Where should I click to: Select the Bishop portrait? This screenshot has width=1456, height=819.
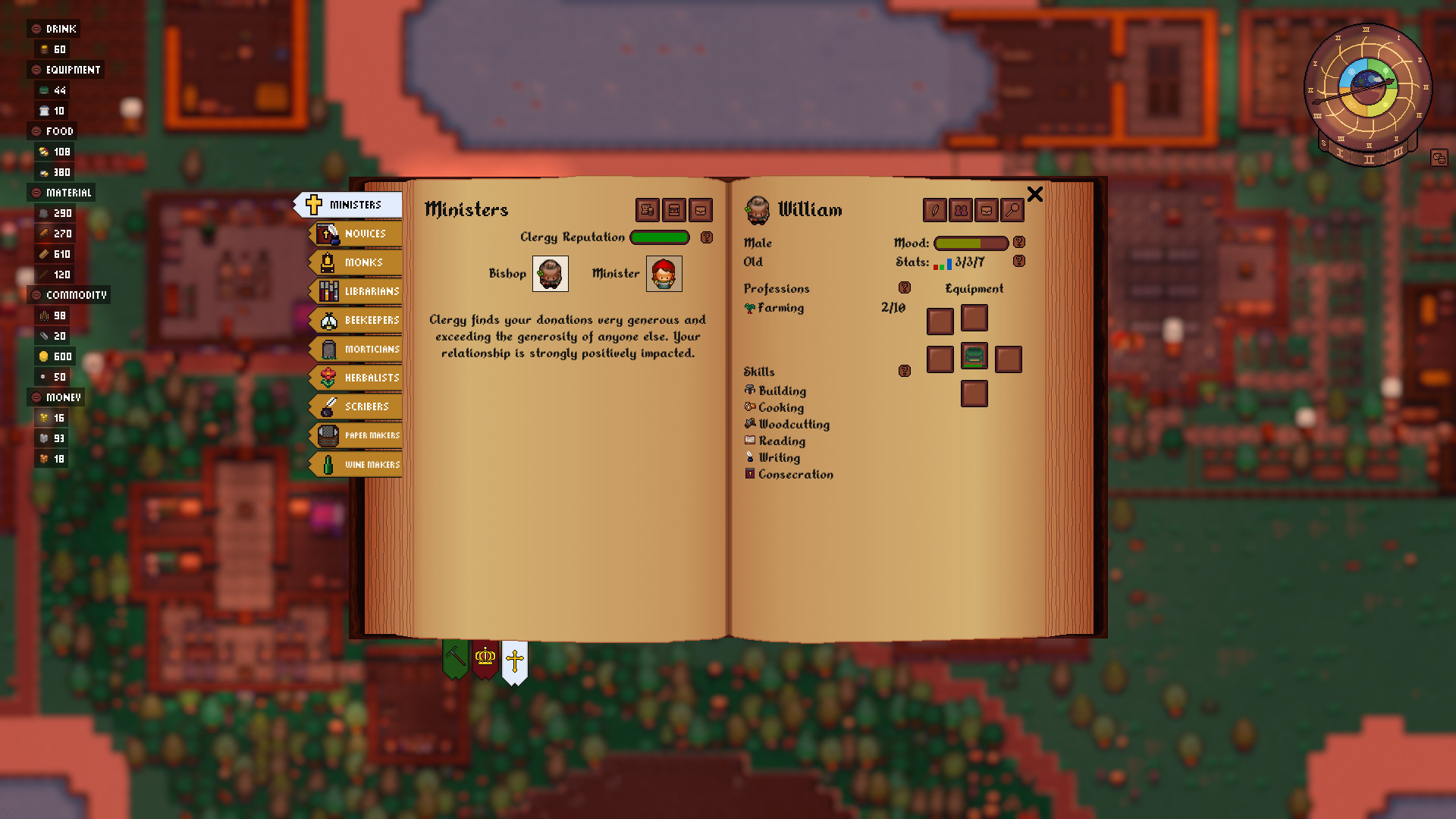click(549, 274)
